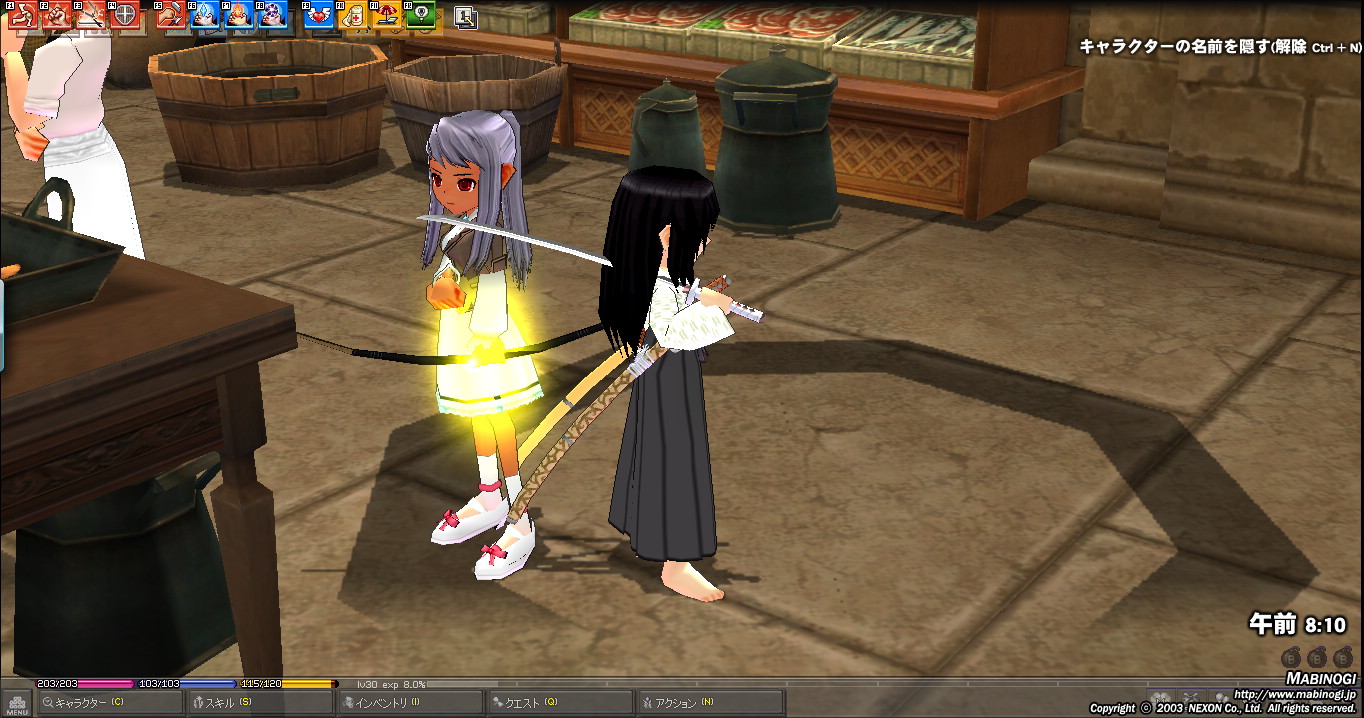Image resolution: width=1364 pixels, height=718 pixels.
Task: Cast the F6 ice crystal spell
Action: point(205,14)
